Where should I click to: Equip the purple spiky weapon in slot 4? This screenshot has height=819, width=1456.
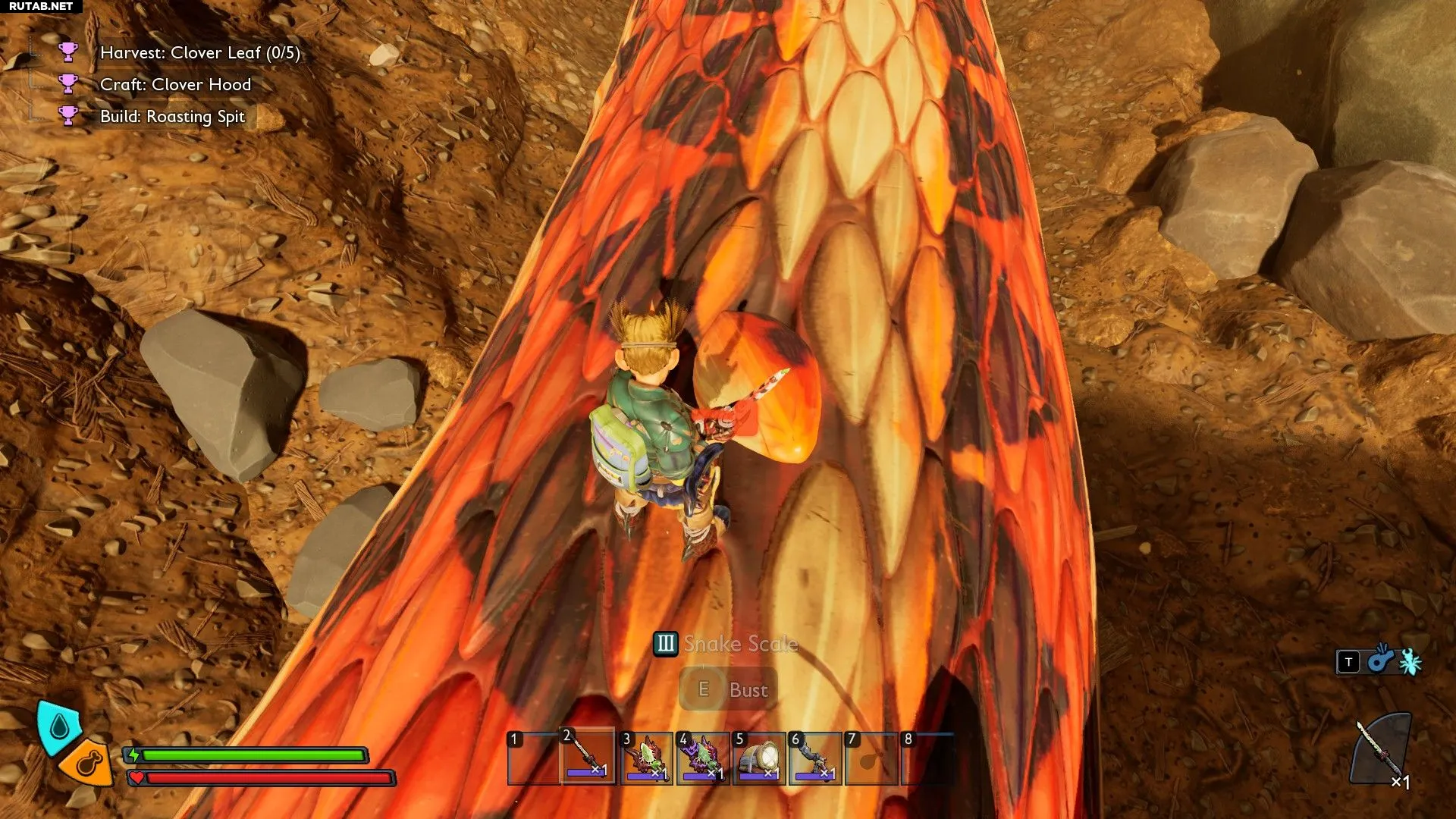point(702,758)
